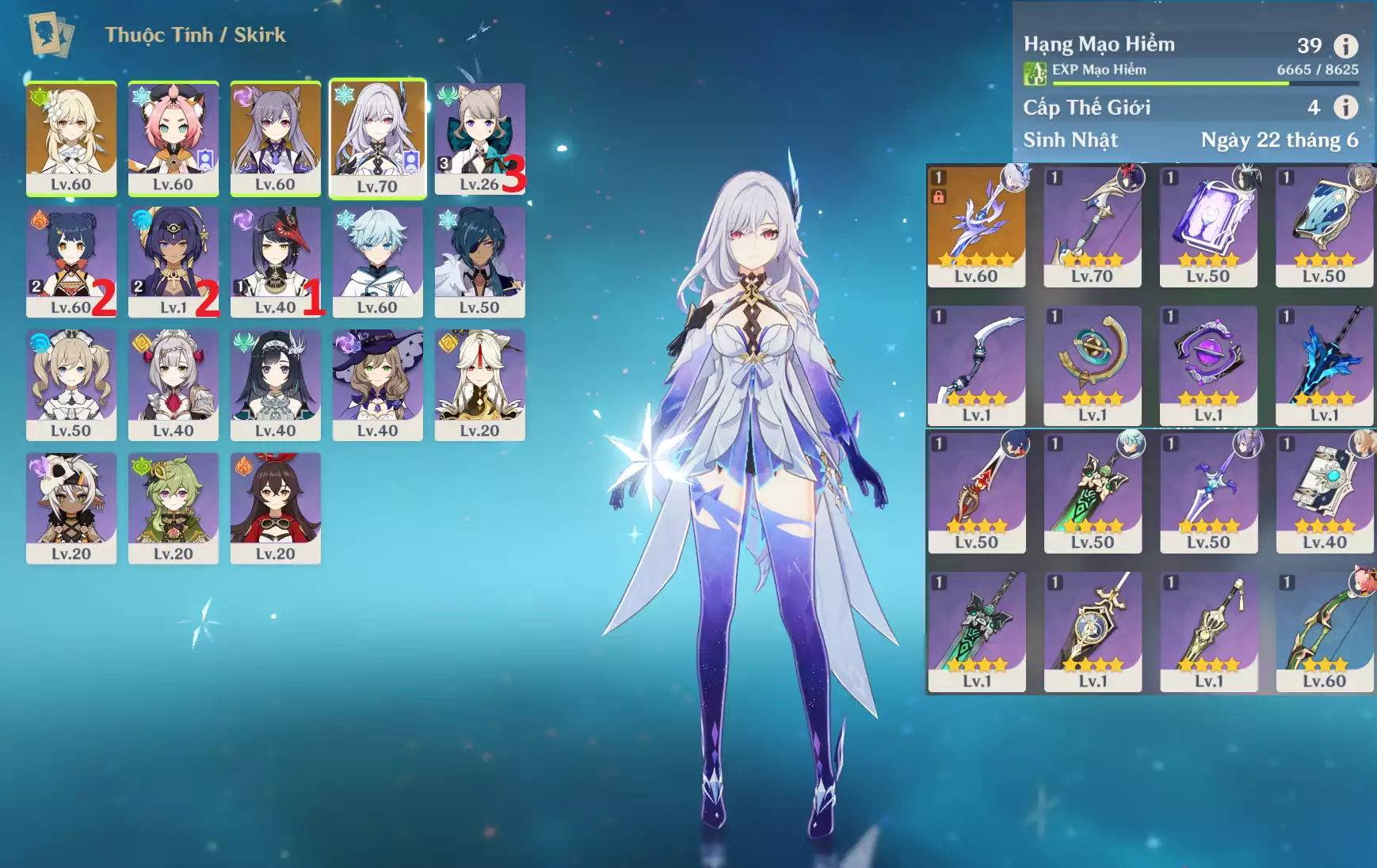Select Skirk's Lv.70 character portrait
This screenshot has width=1377, height=868.
(x=377, y=137)
